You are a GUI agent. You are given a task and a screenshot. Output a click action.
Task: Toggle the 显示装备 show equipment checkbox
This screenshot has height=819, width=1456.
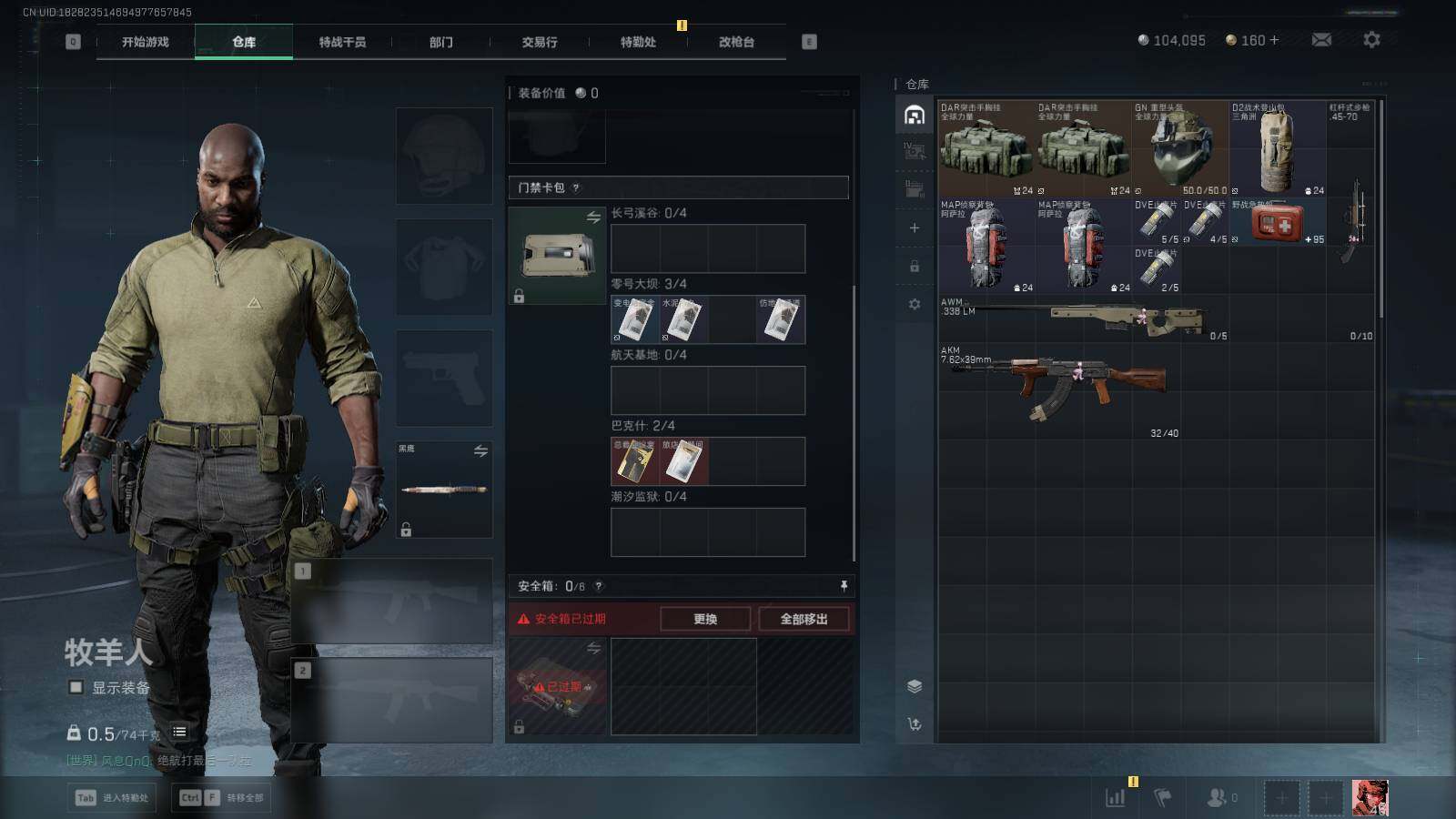(76, 687)
